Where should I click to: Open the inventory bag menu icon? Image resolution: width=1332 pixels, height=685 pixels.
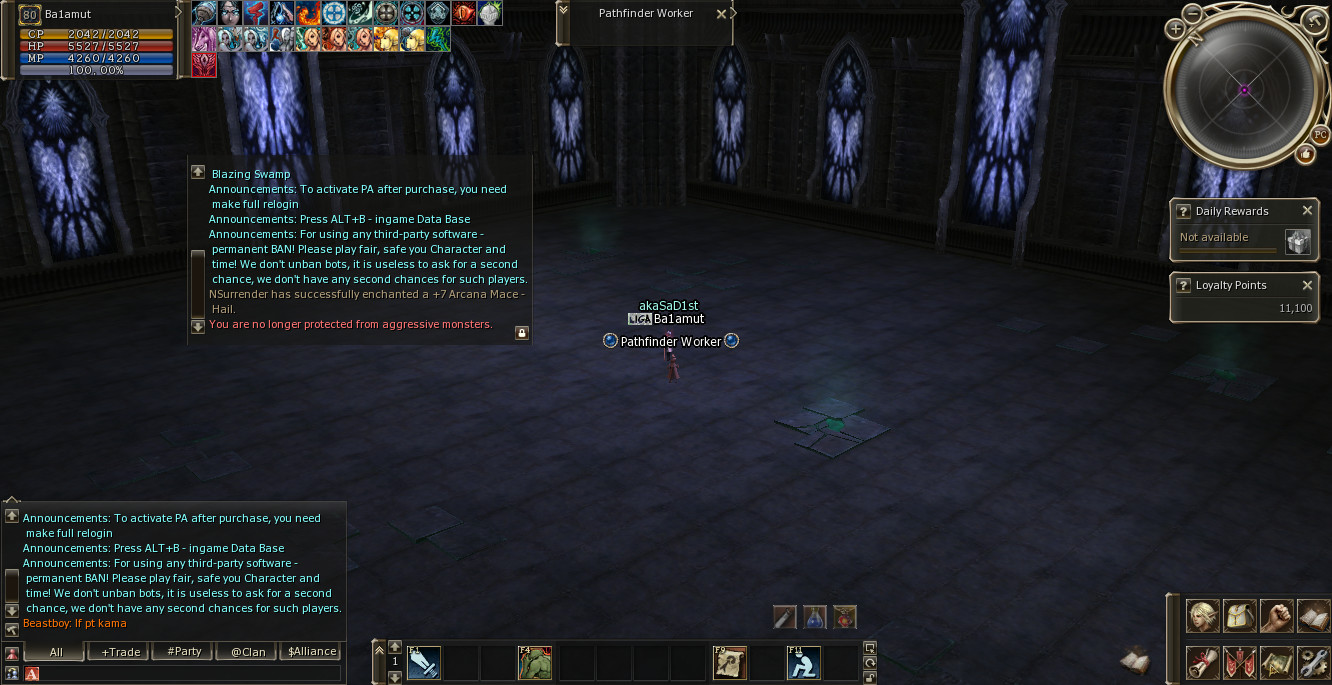click(1239, 616)
